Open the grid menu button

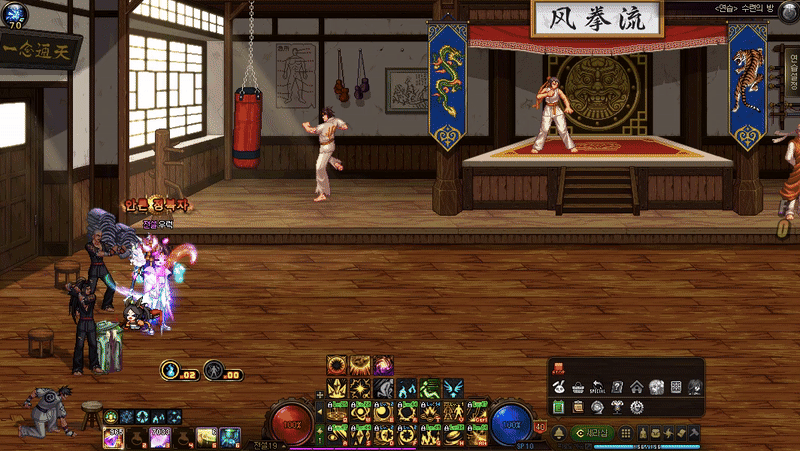[x=626, y=432]
